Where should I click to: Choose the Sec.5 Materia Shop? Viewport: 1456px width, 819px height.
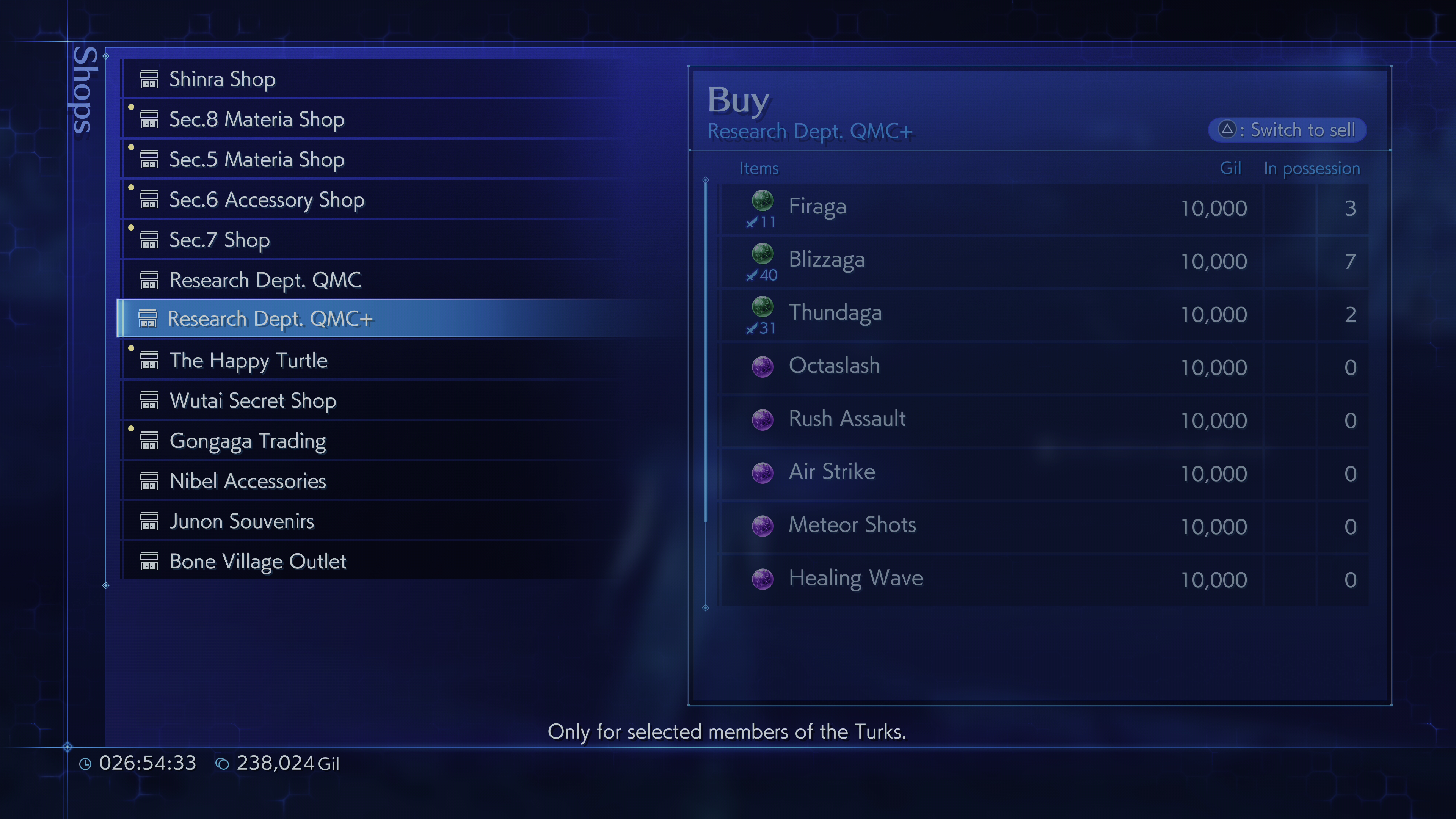point(257,159)
